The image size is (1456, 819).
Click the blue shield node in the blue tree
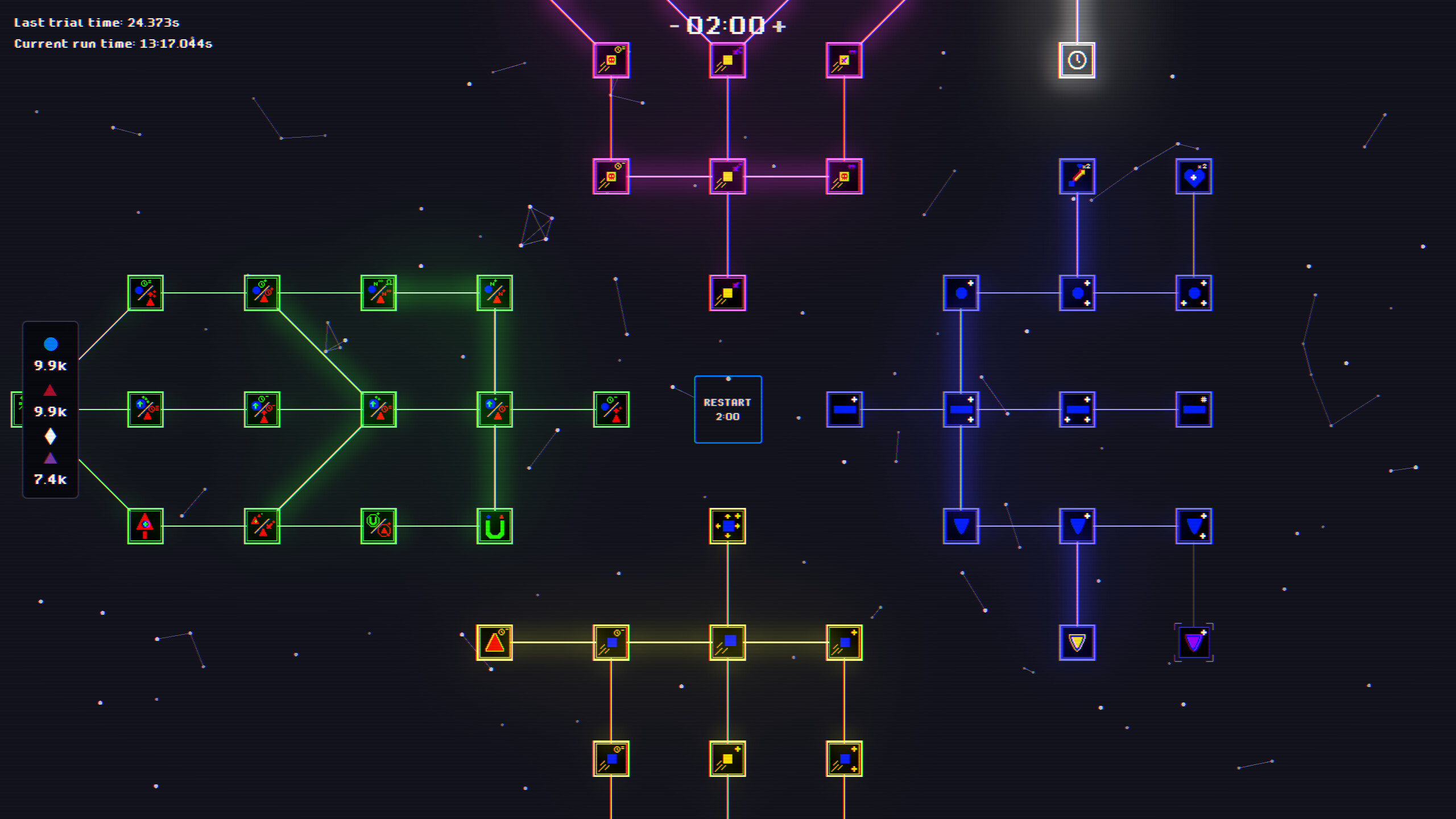click(x=961, y=526)
